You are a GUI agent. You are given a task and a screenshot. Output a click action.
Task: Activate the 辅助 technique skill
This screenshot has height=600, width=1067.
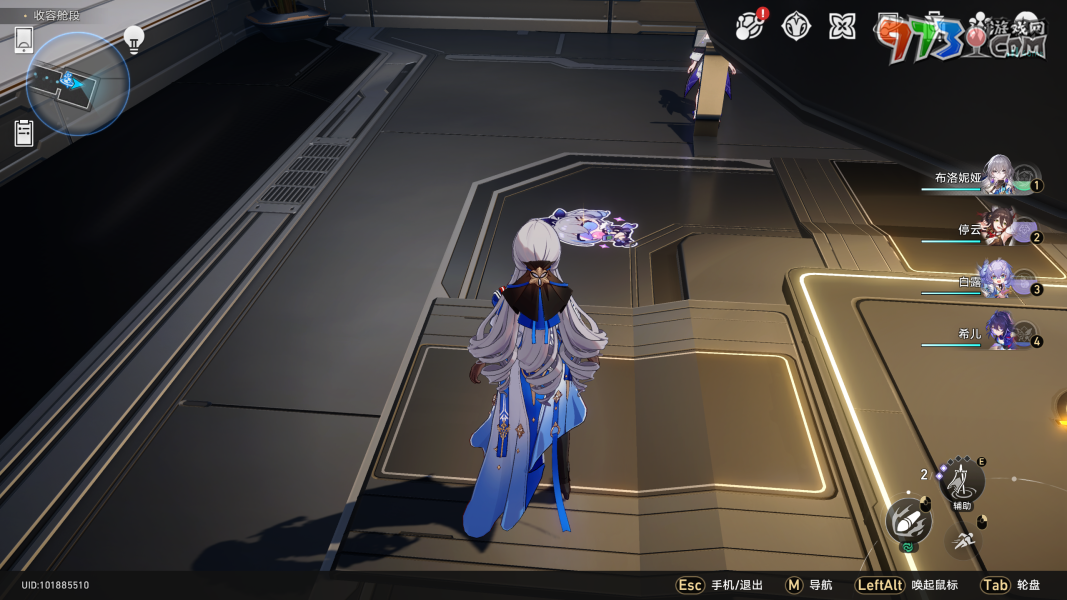point(962,481)
